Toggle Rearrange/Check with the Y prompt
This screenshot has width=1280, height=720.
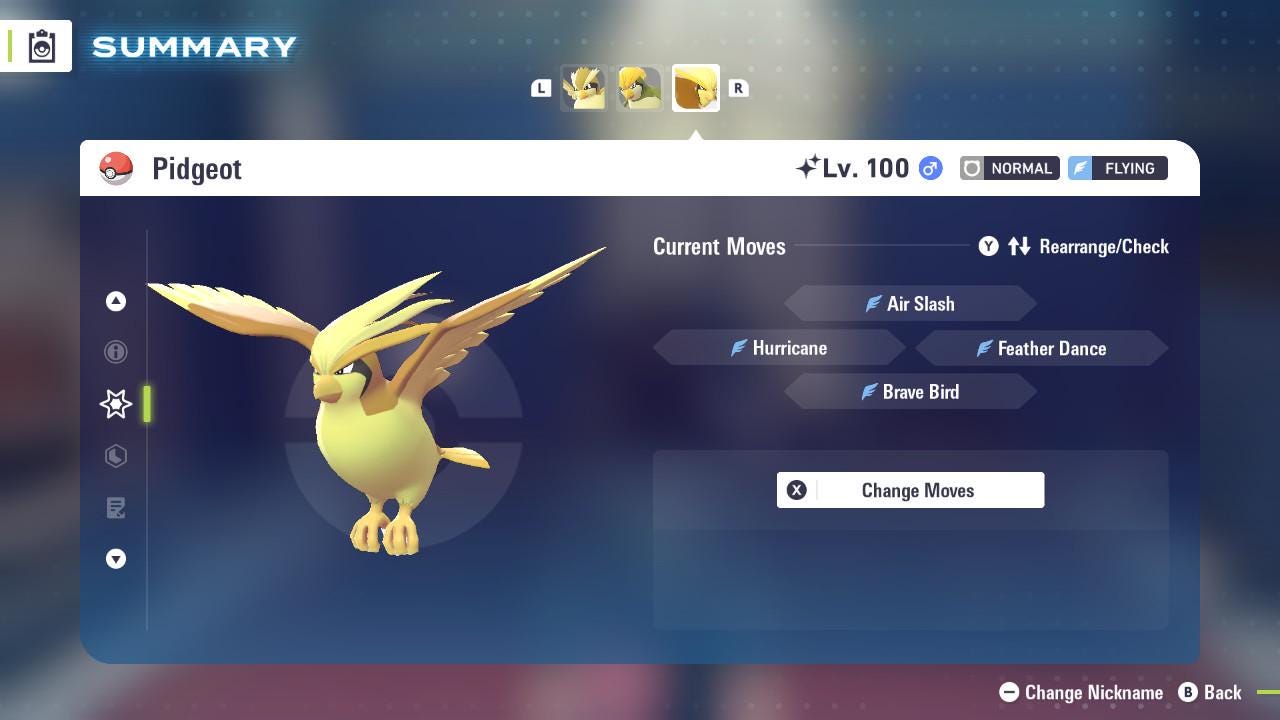point(988,246)
